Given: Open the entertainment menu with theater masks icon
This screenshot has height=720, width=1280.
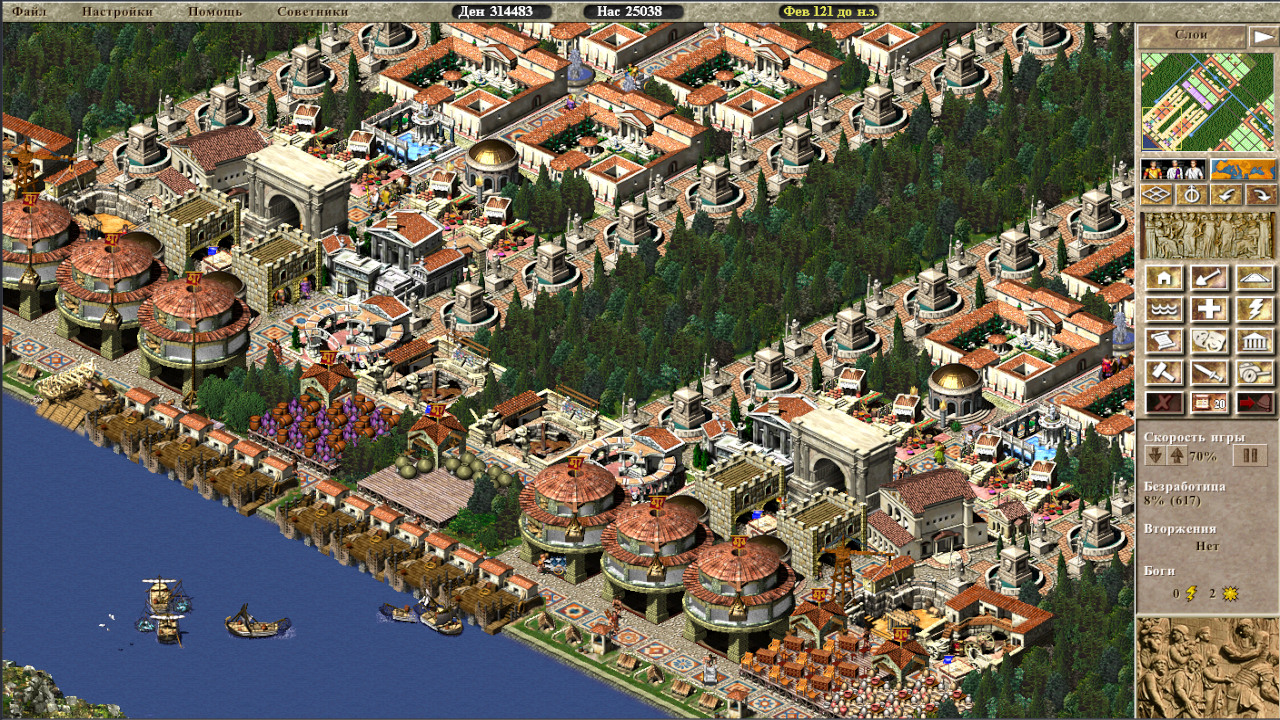Looking at the screenshot, I should (1208, 340).
